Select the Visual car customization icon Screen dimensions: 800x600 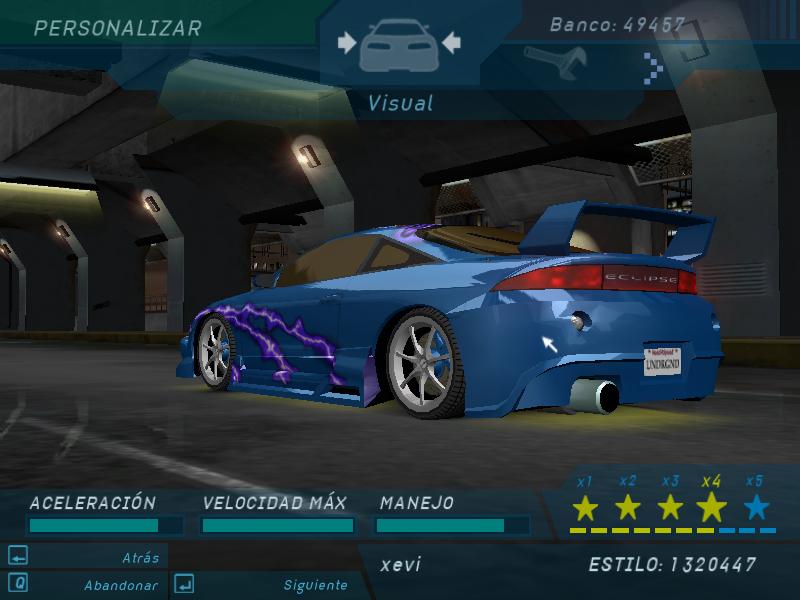coord(399,44)
